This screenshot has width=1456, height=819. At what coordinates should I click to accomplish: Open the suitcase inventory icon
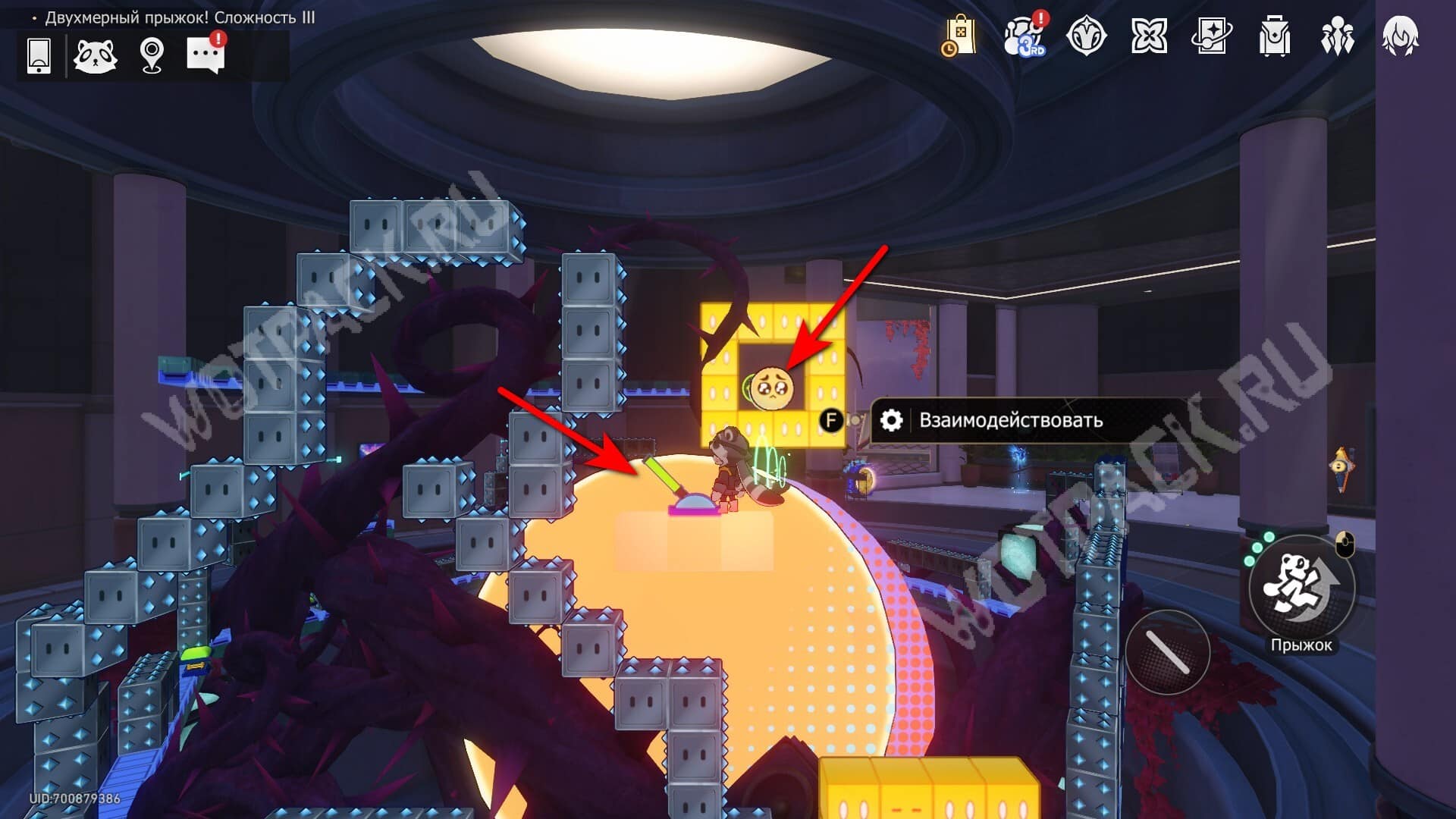tap(1275, 36)
